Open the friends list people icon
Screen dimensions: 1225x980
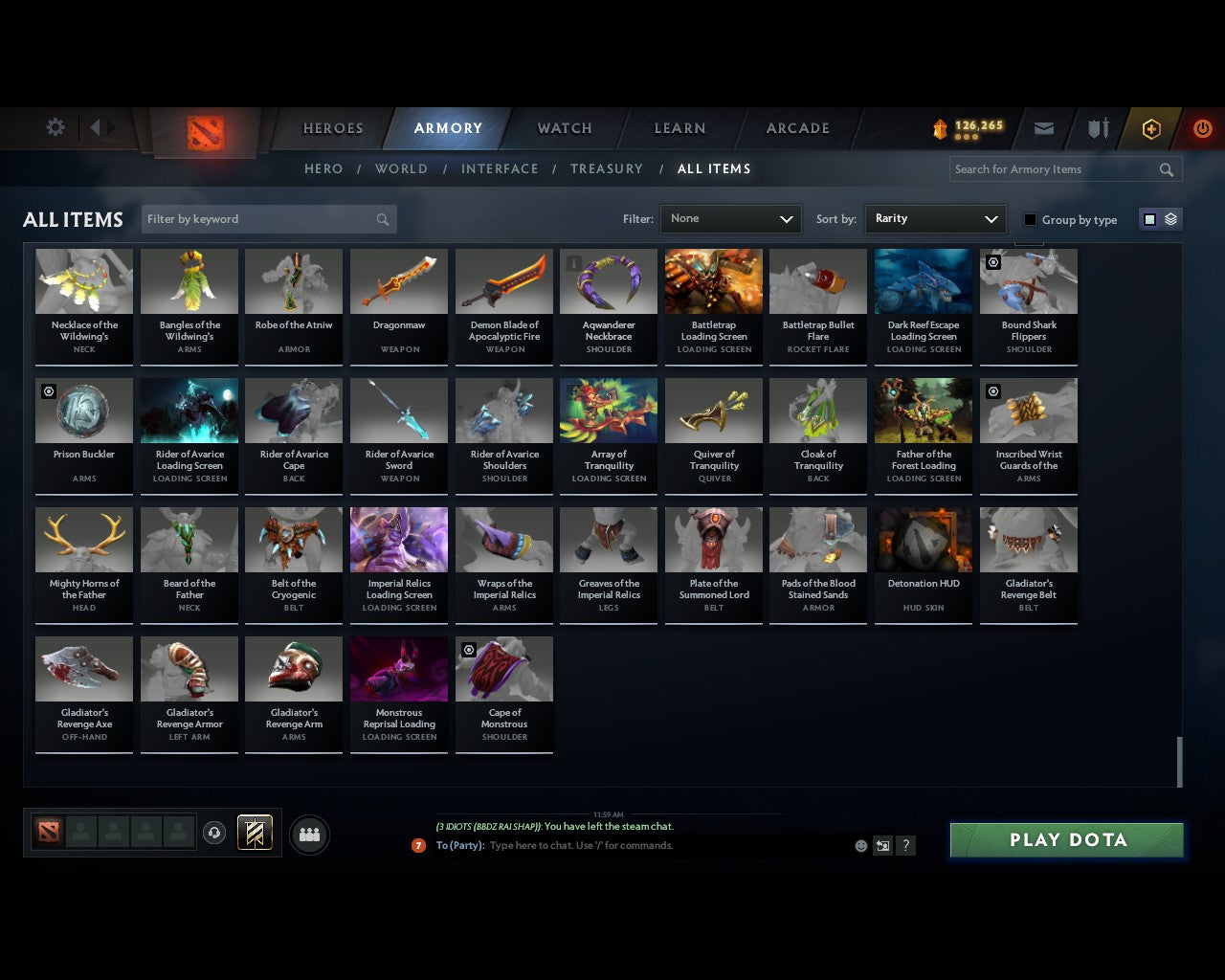(x=307, y=834)
